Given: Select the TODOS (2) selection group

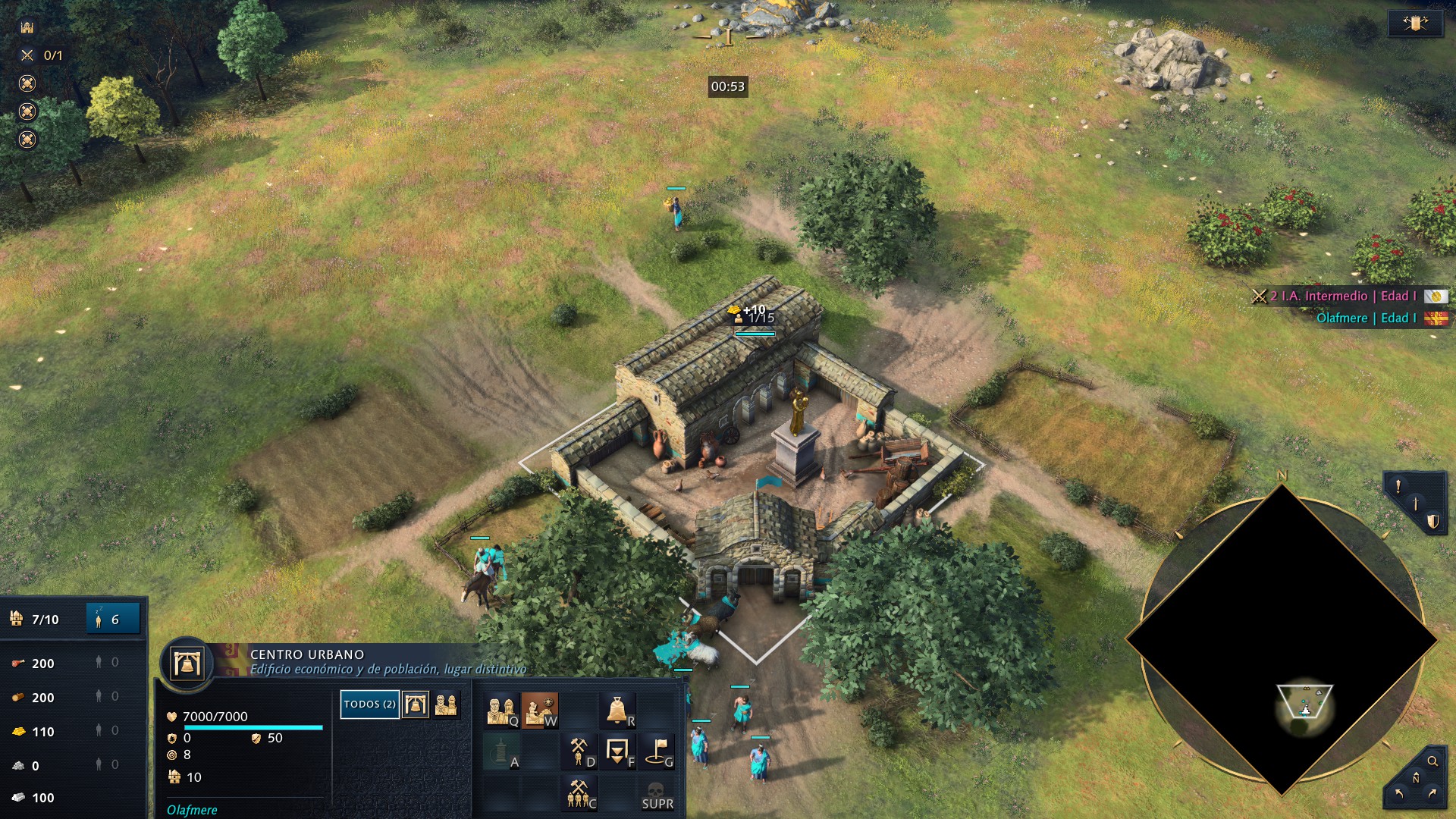Looking at the screenshot, I should click(x=369, y=704).
